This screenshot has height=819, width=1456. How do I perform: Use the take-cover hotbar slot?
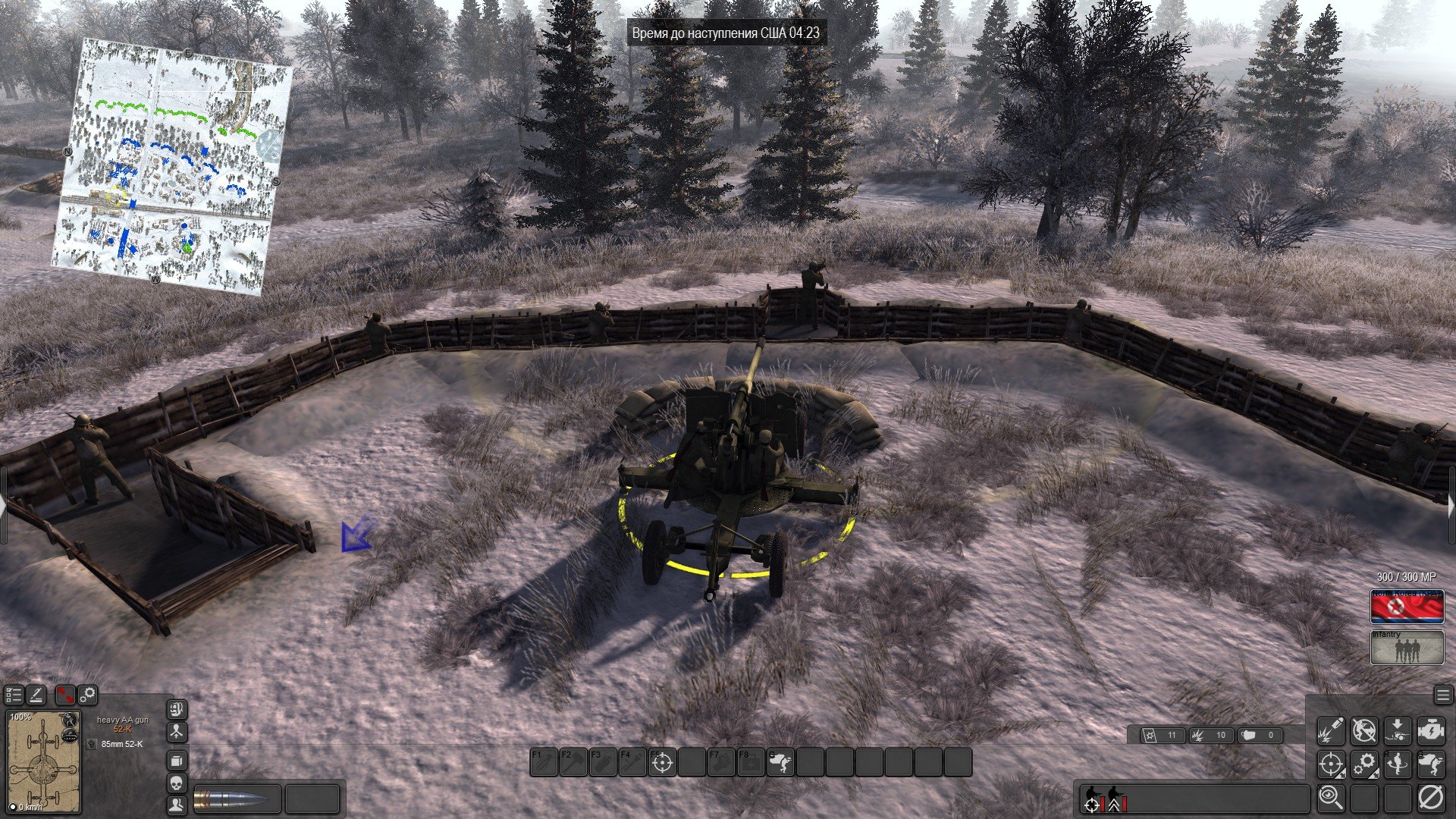[x=780, y=762]
